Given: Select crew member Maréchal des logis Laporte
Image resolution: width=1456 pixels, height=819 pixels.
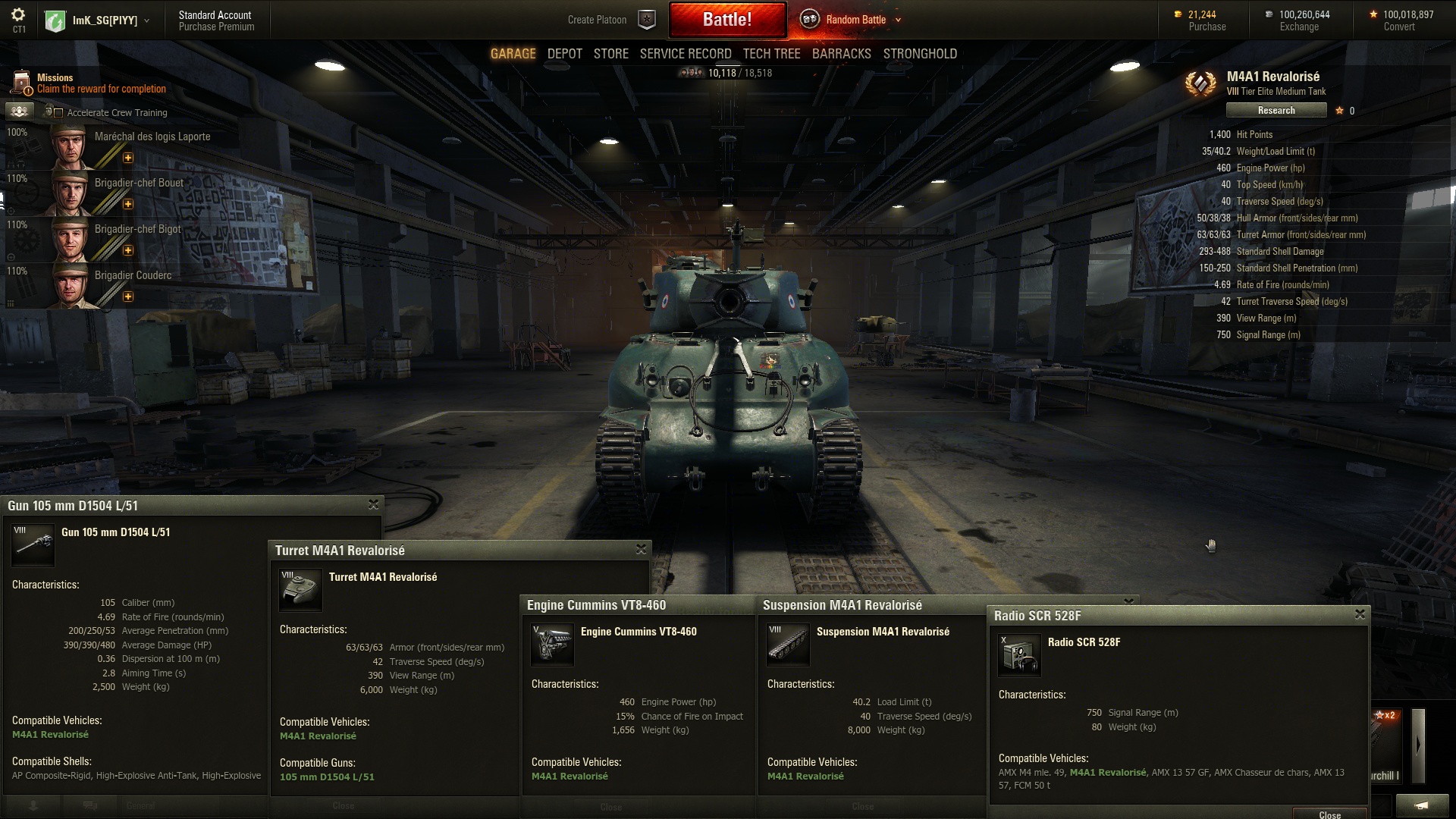Looking at the screenshot, I should click(152, 137).
